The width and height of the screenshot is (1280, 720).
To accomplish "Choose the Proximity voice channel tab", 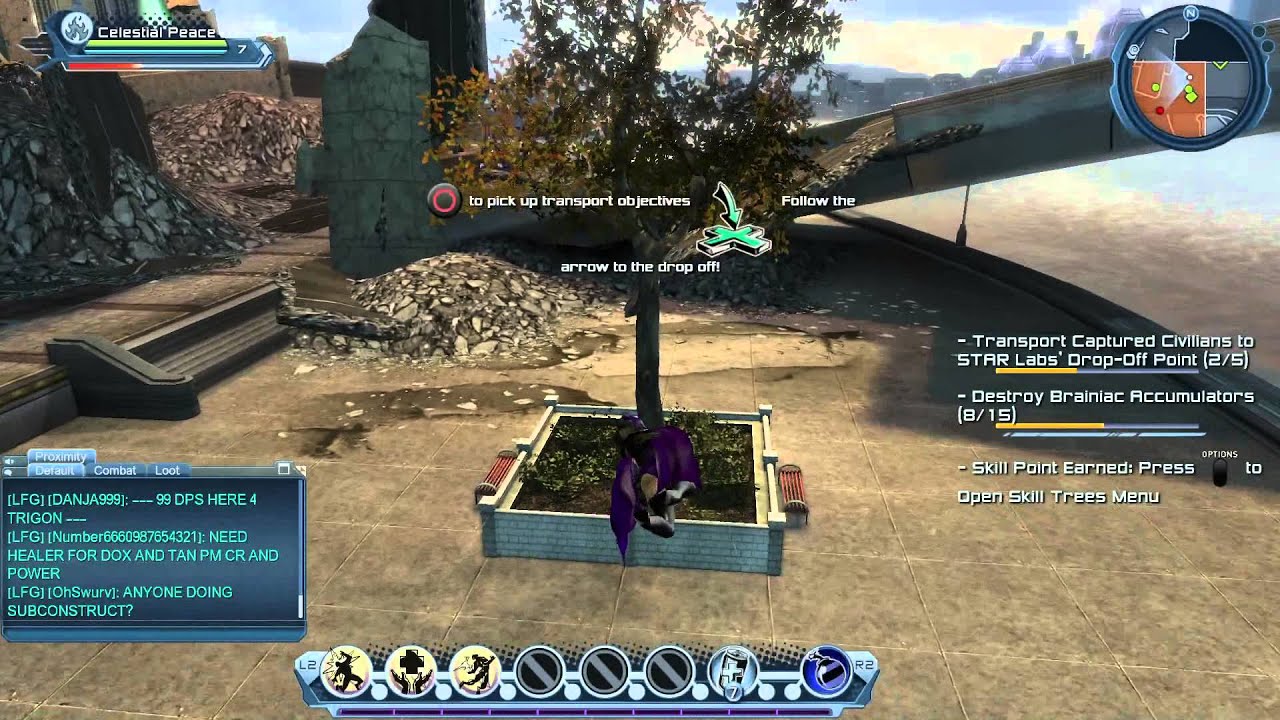I will [x=60, y=457].
